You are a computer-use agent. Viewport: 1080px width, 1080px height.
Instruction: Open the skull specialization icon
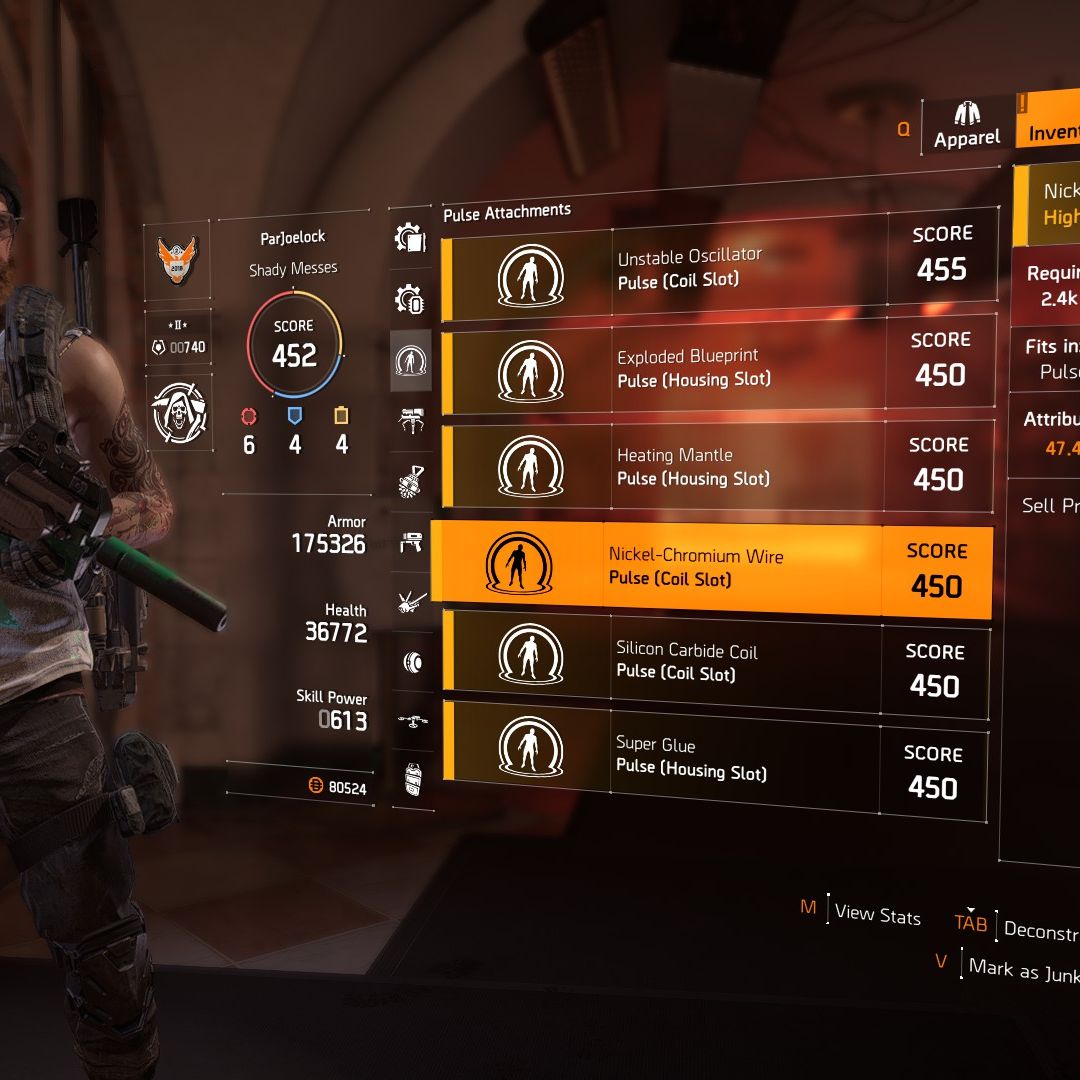tap(178, 411)
